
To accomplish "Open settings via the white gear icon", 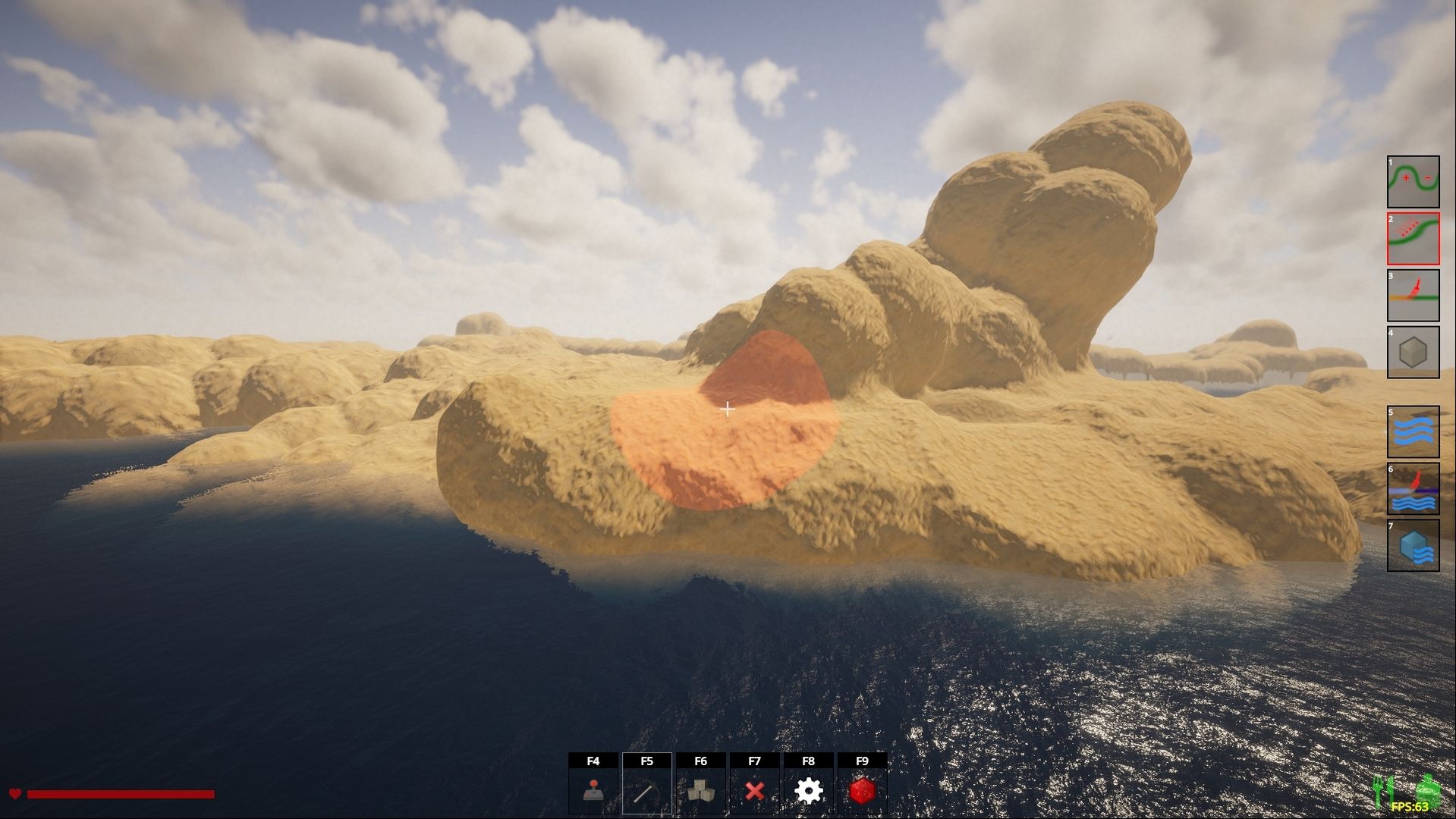I will click(x=808, y=790).
